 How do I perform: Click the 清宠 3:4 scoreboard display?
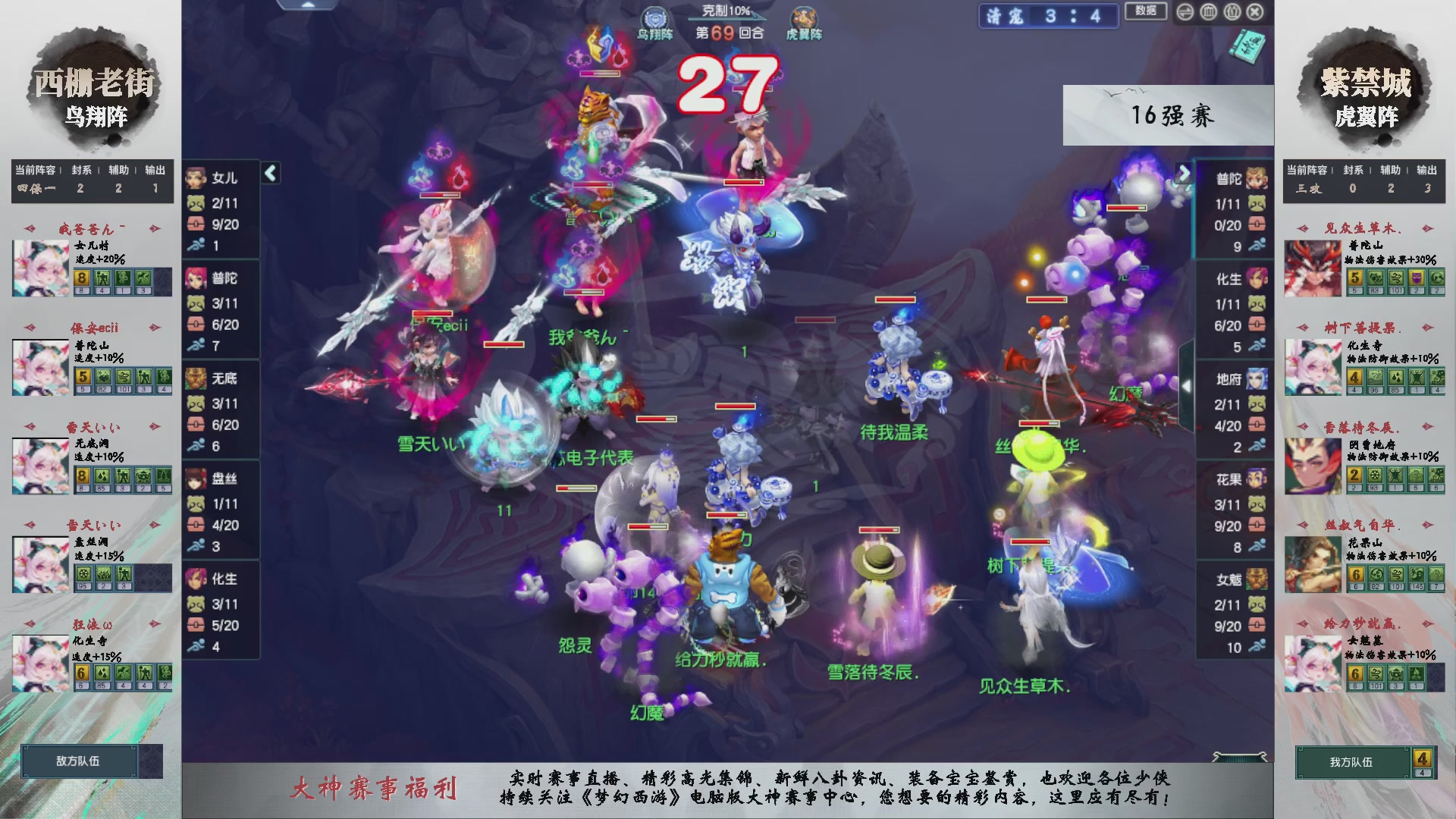point(1049,15)
